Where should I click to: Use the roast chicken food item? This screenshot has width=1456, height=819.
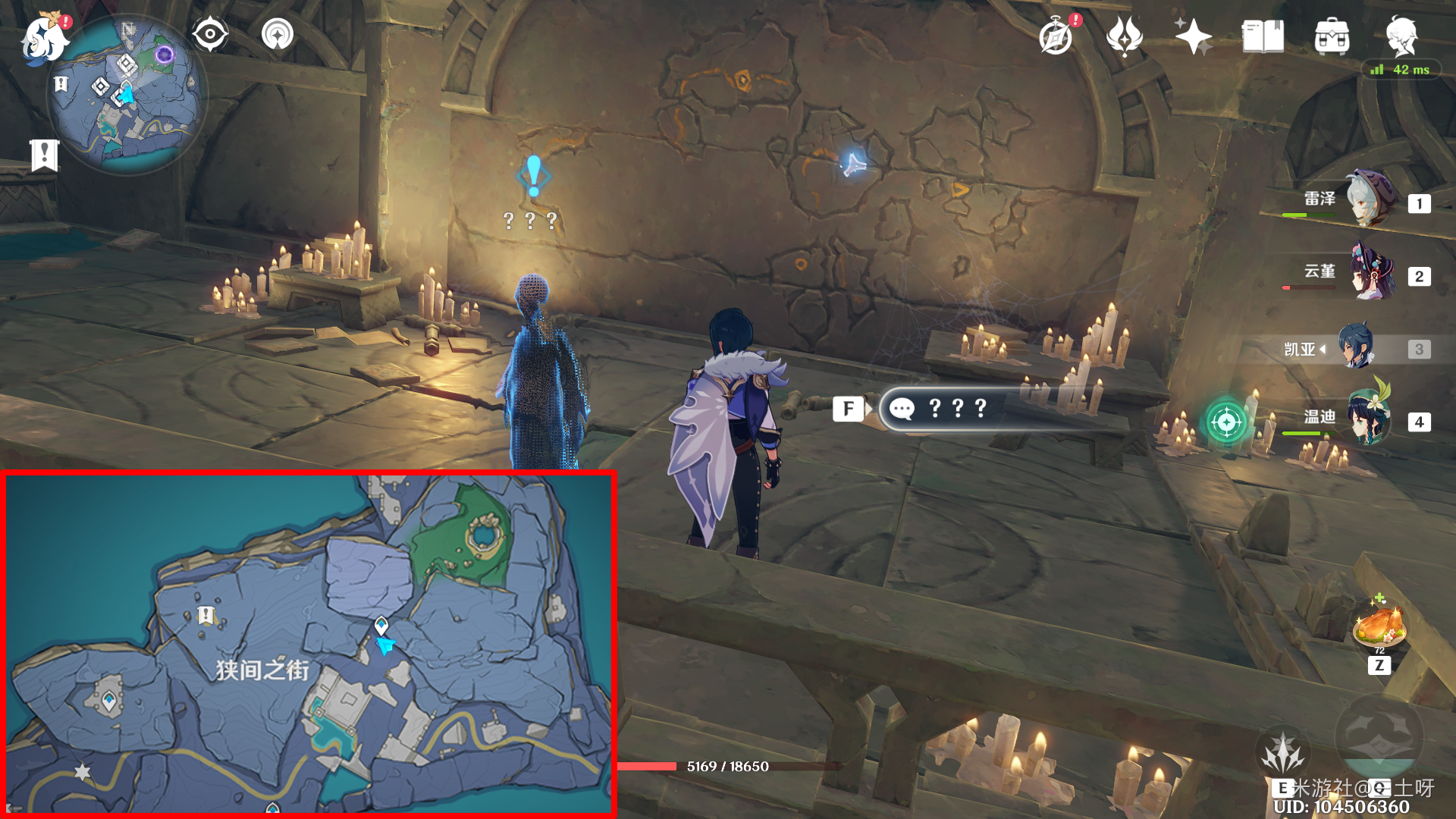(1379, 626)
